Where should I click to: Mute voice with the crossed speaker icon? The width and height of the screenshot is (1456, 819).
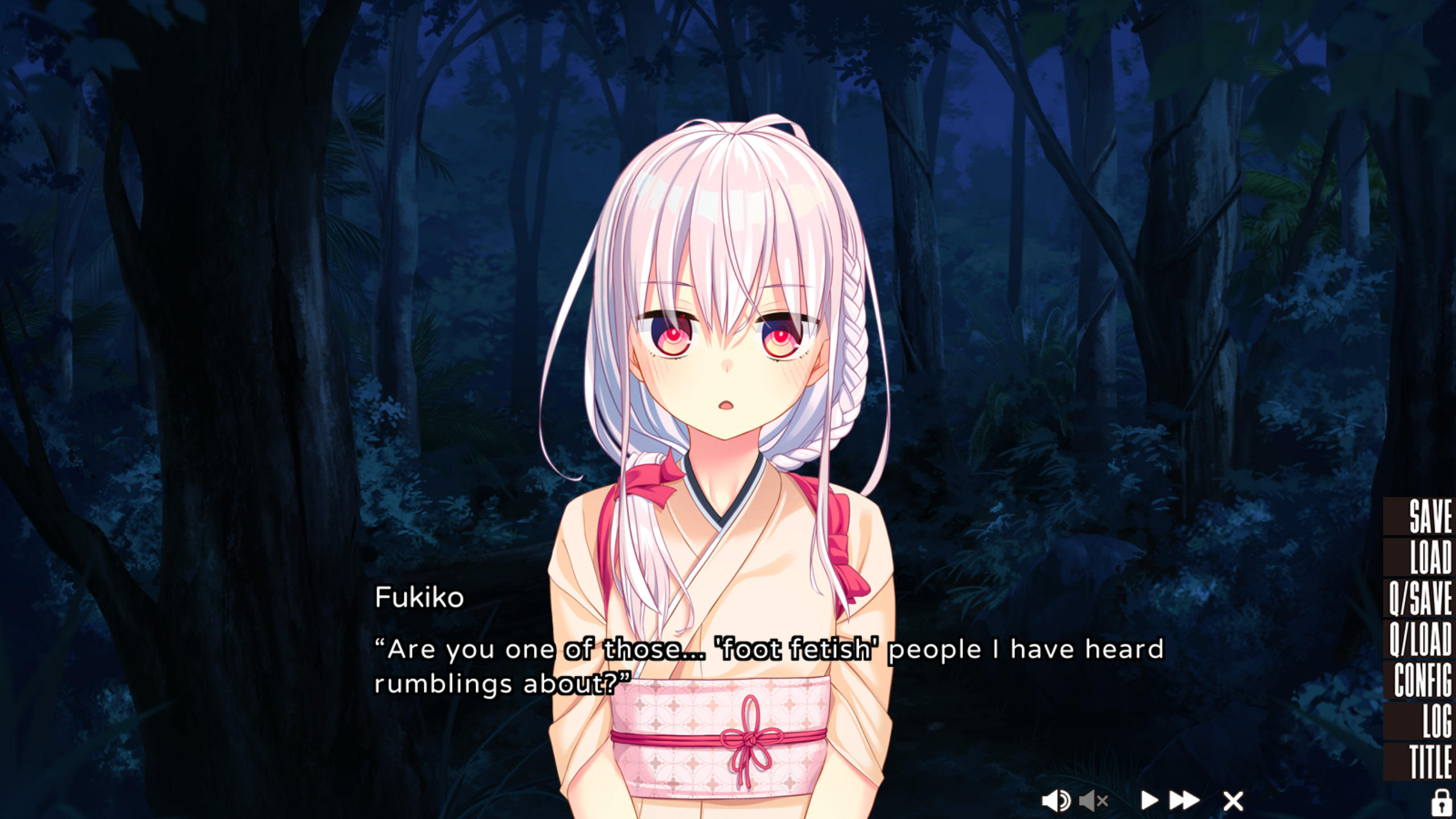[x=1093, y=801]
